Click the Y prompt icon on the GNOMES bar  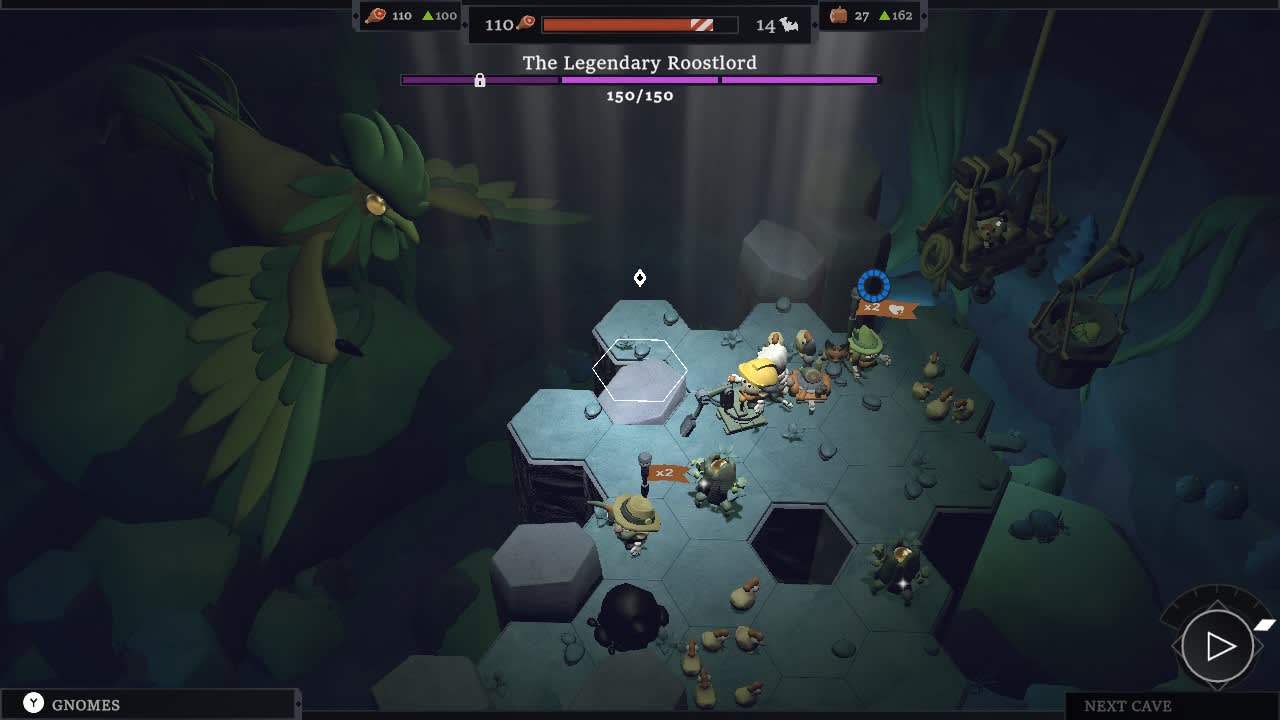pos(36,704)
